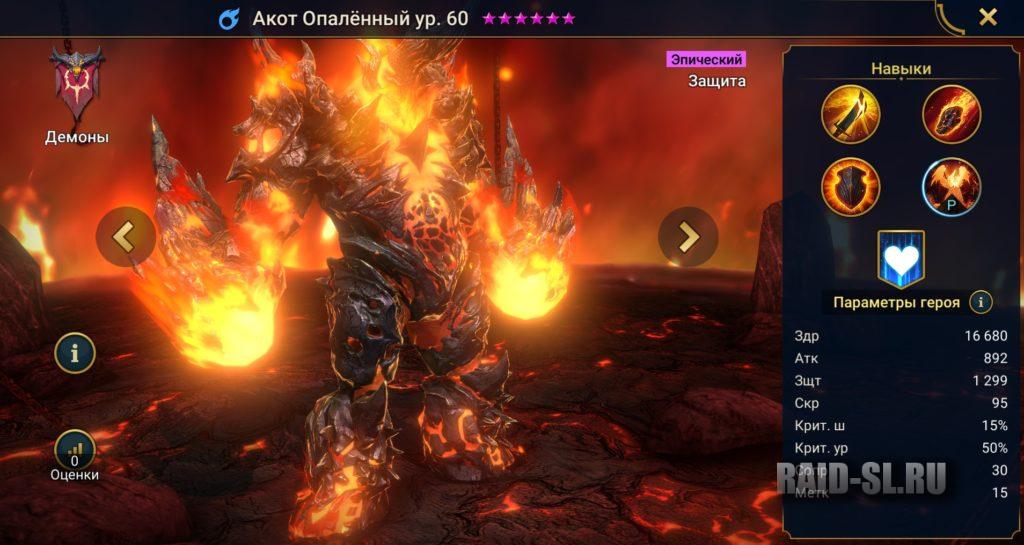Close the champion info screen
1024x545 pixels.
(987, 17)
